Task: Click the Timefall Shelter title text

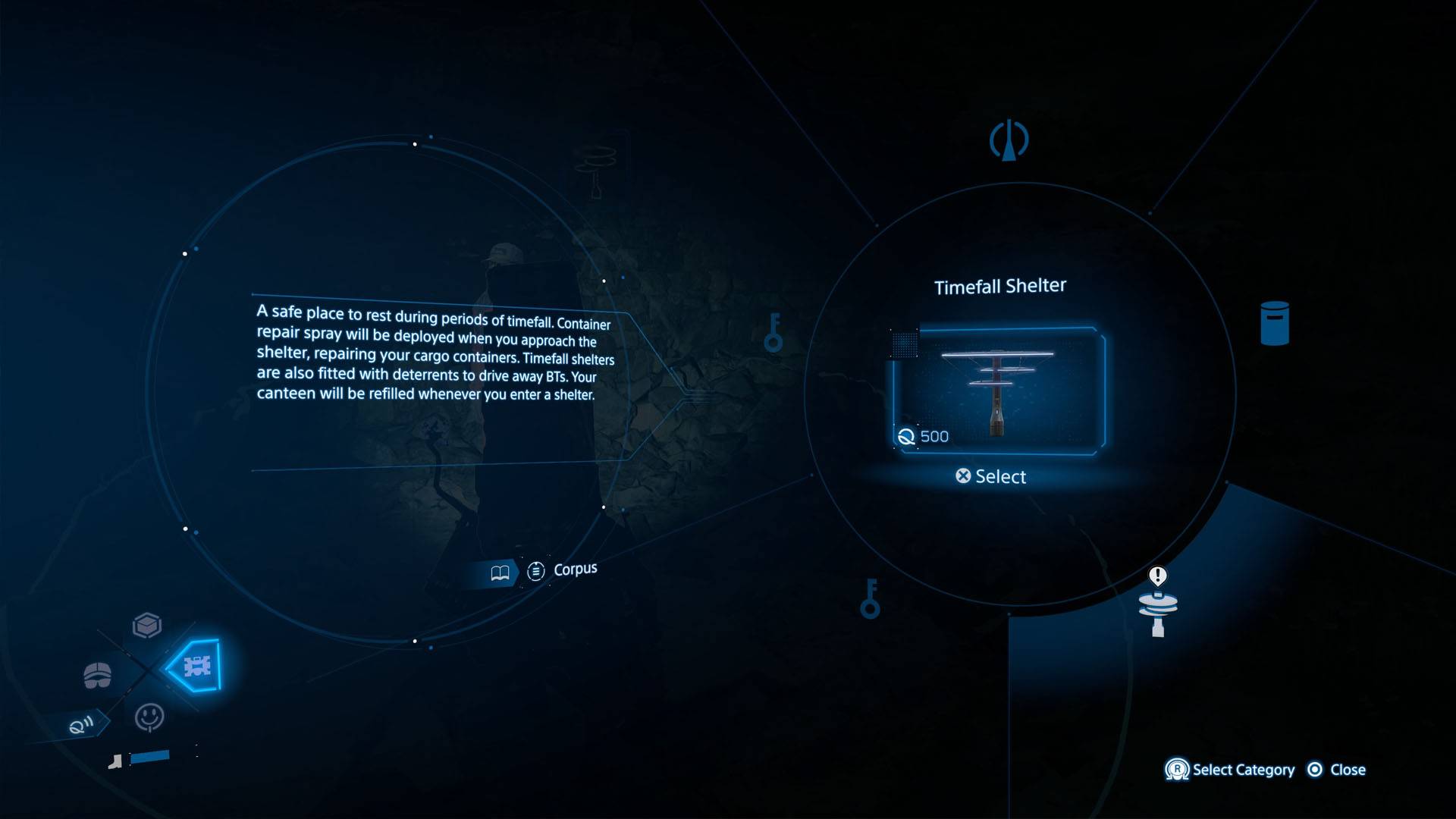Action: [999, 286]
